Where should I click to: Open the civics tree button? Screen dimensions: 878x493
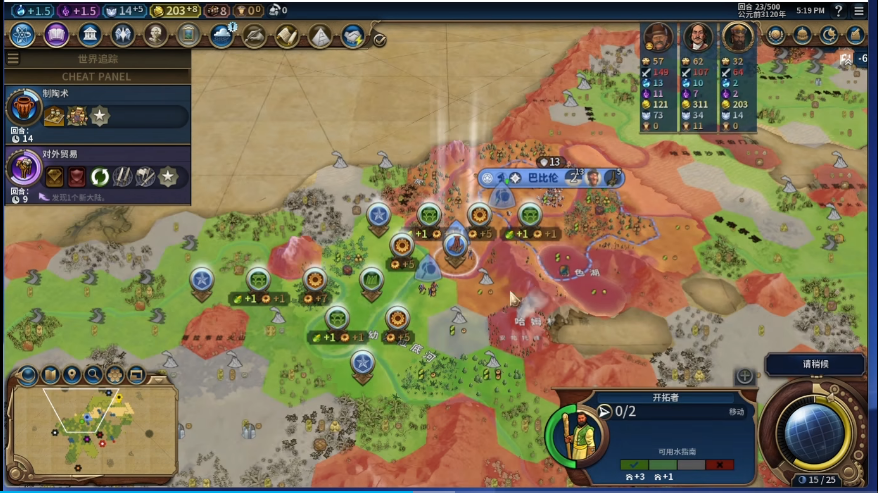tap(56, 35)
